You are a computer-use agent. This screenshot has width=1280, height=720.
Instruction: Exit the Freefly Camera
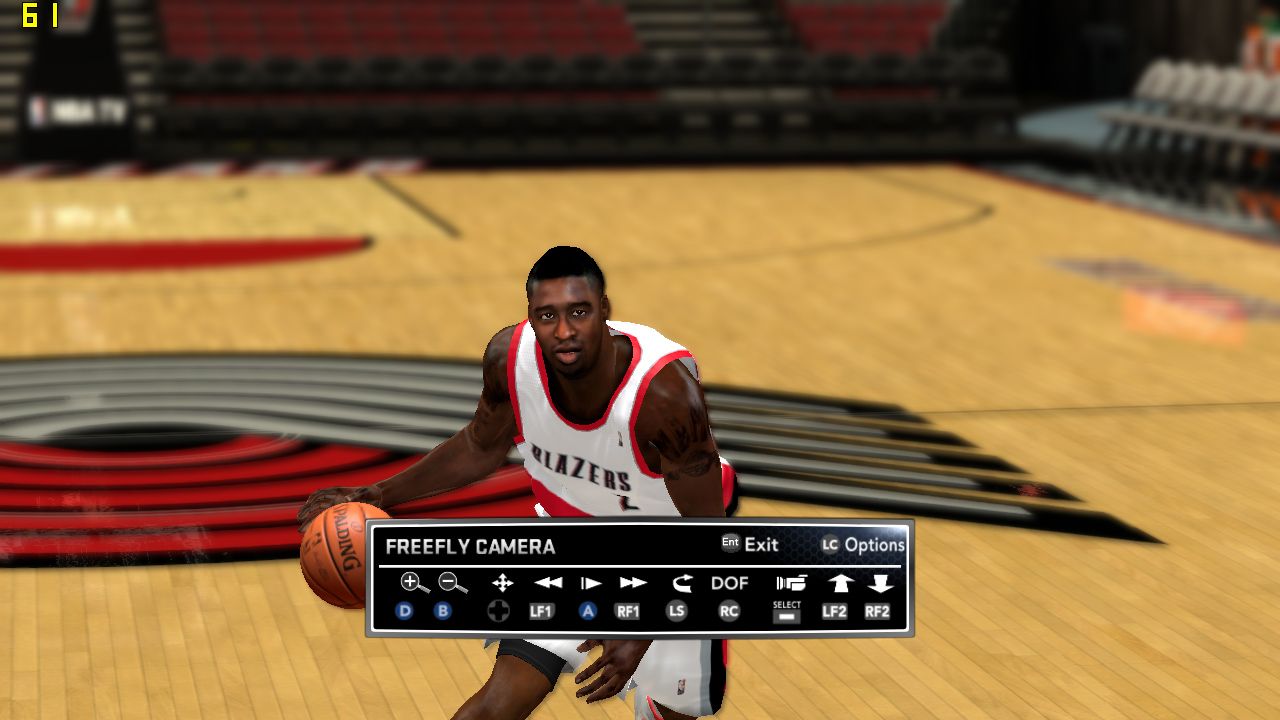750,544
